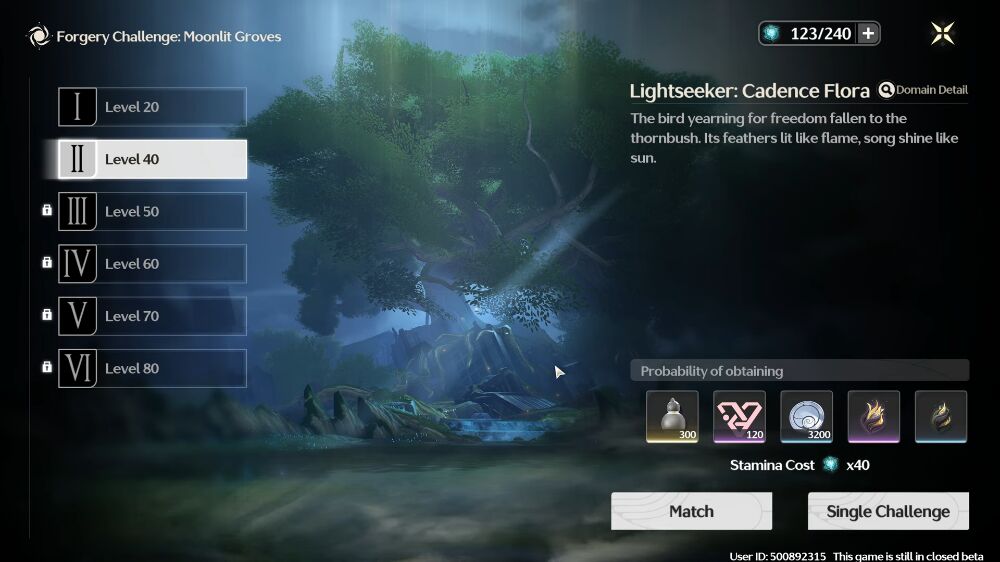Screen dimensions: 1000x562
Task: View the shell credit reward showing 3200
Action: 806,416
